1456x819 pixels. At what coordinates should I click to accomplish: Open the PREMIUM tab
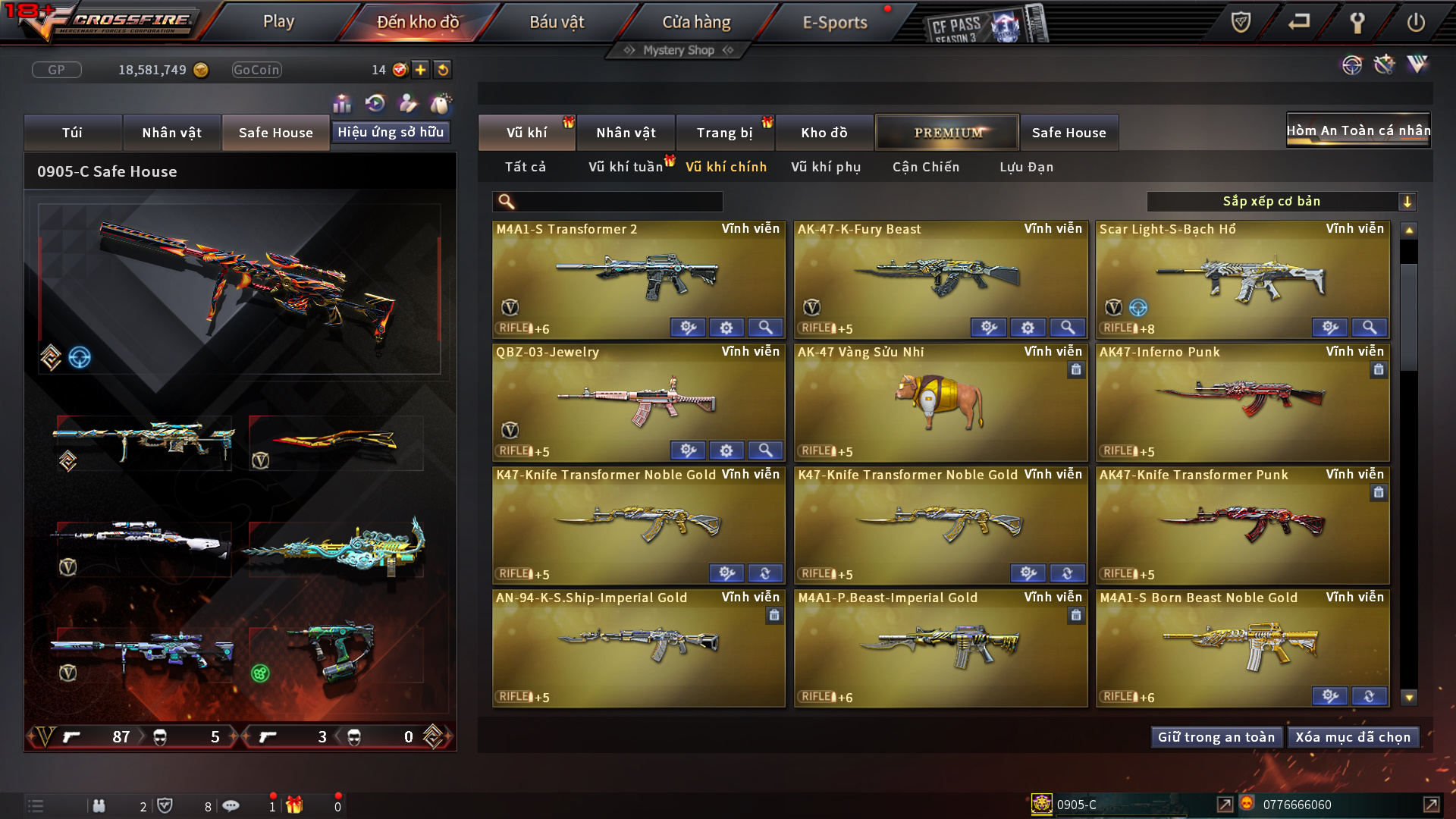pyautogui.click(x=947, y=133)
